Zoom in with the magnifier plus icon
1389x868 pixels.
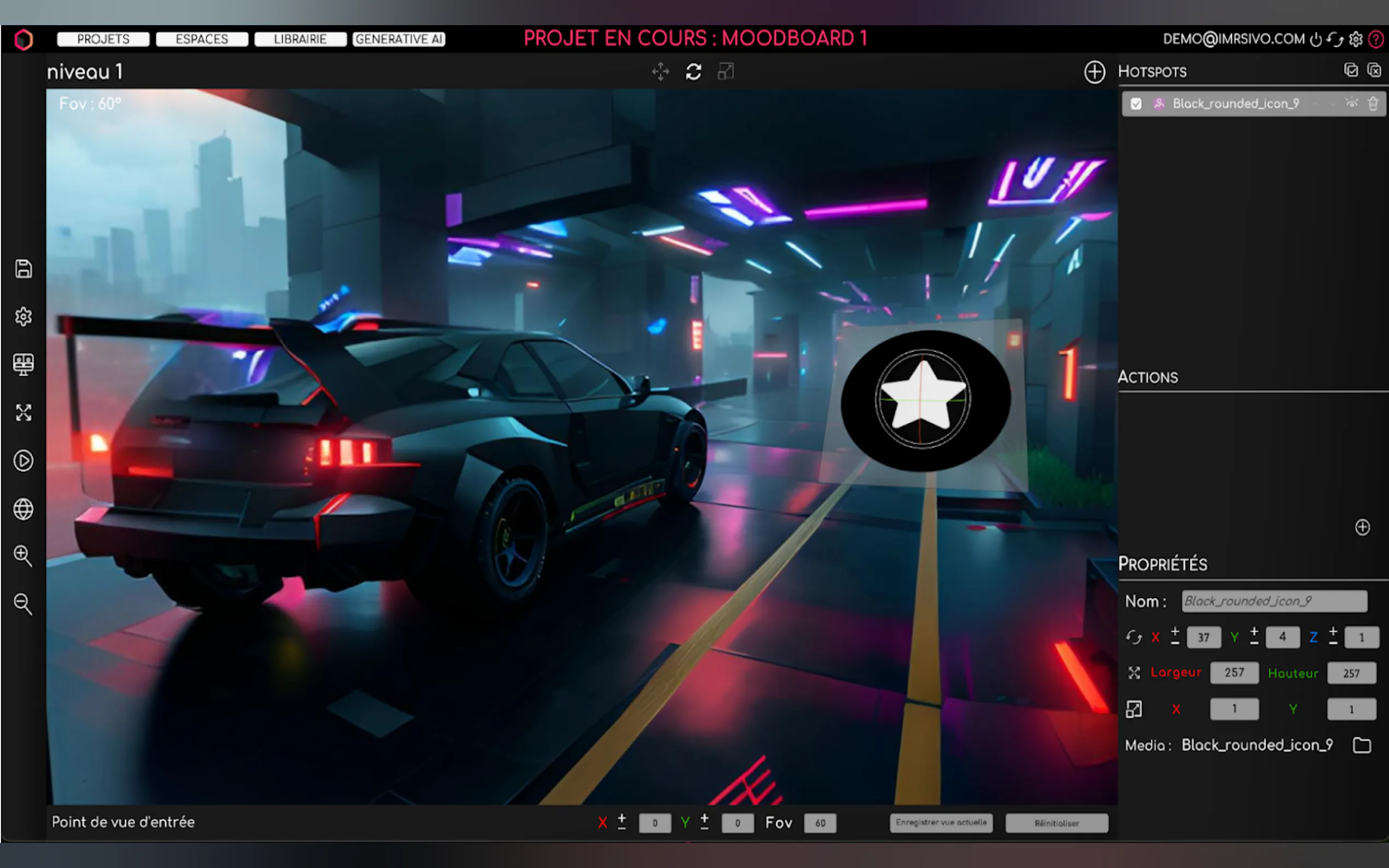(x=23, y=556)
